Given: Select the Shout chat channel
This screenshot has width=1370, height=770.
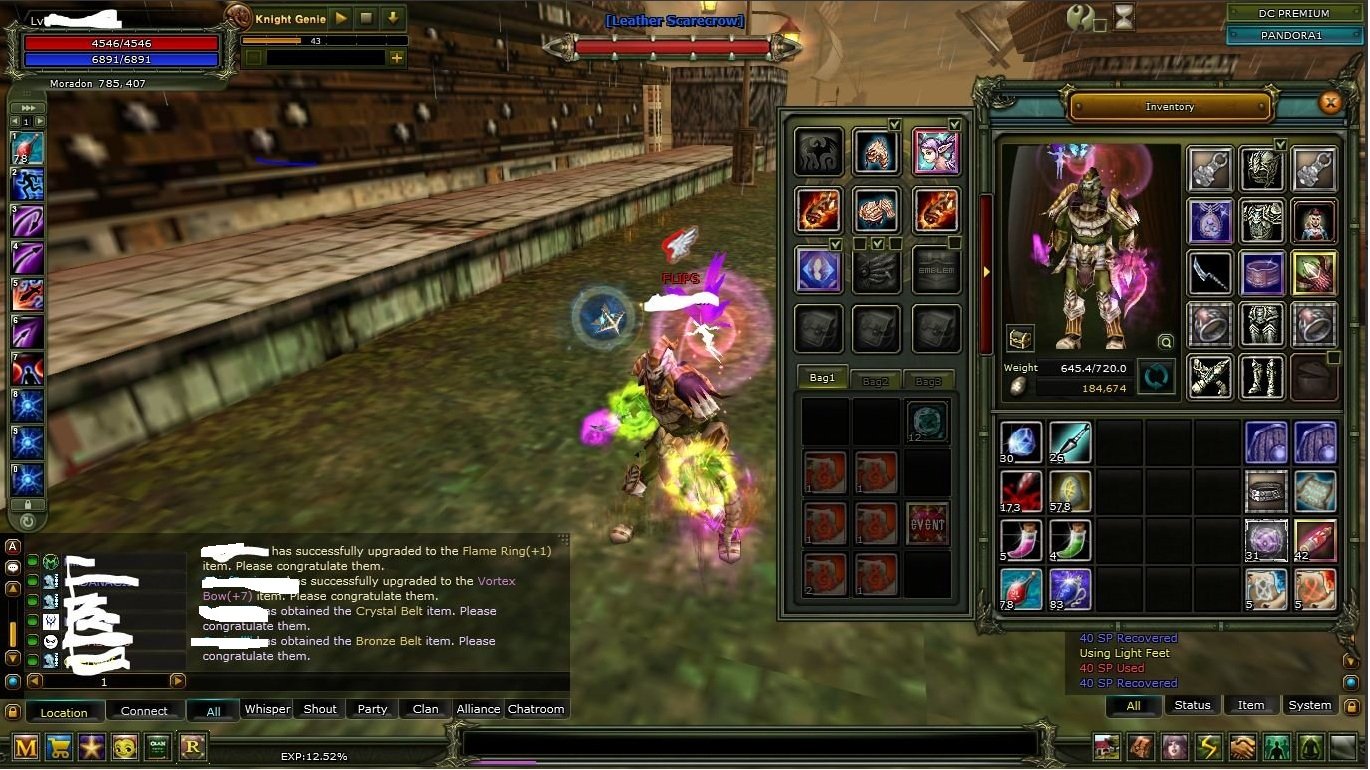Looking at the screenshot, I should [x=320, y=709].
